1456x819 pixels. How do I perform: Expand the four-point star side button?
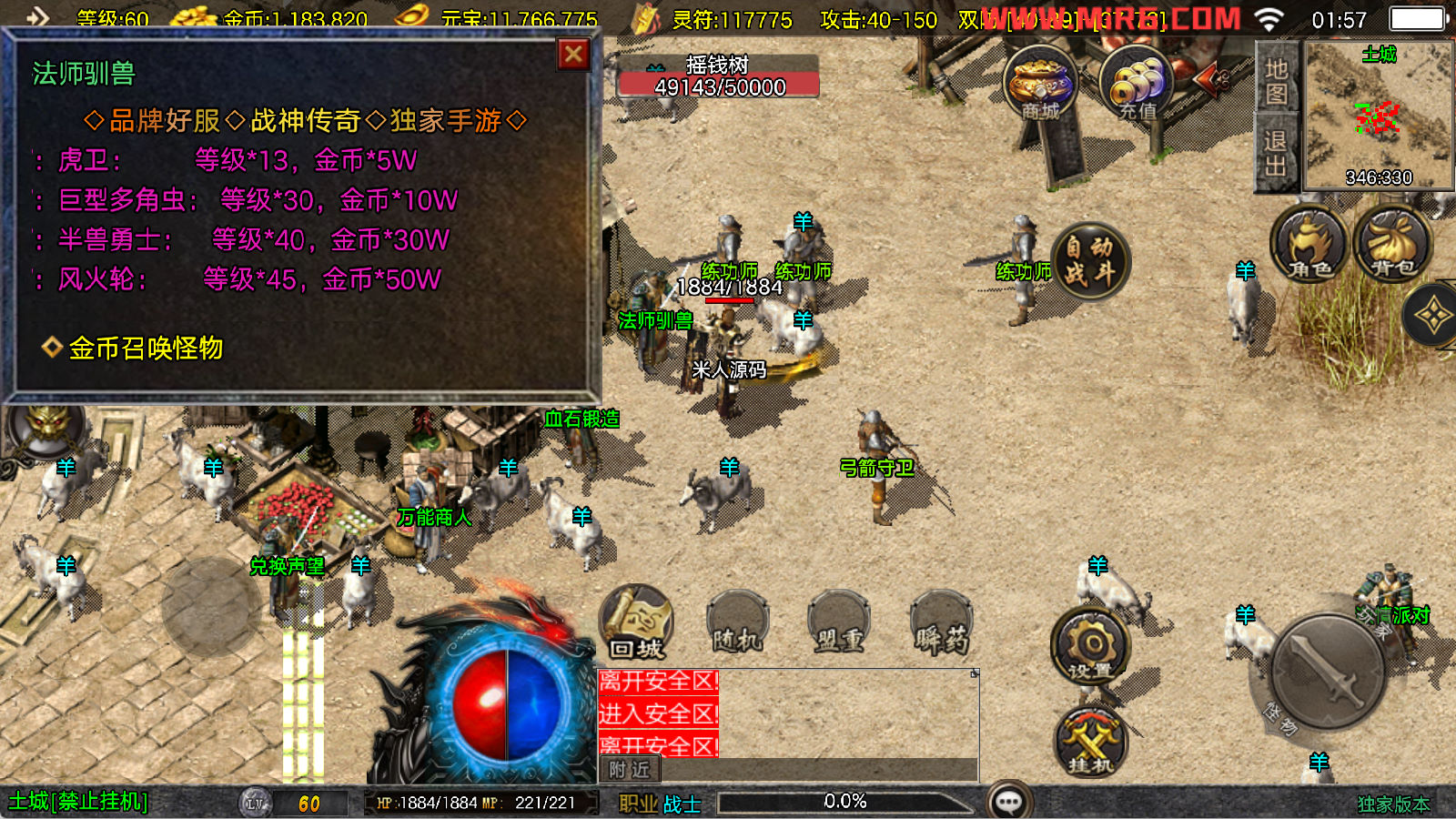[x=1432, y=317]
